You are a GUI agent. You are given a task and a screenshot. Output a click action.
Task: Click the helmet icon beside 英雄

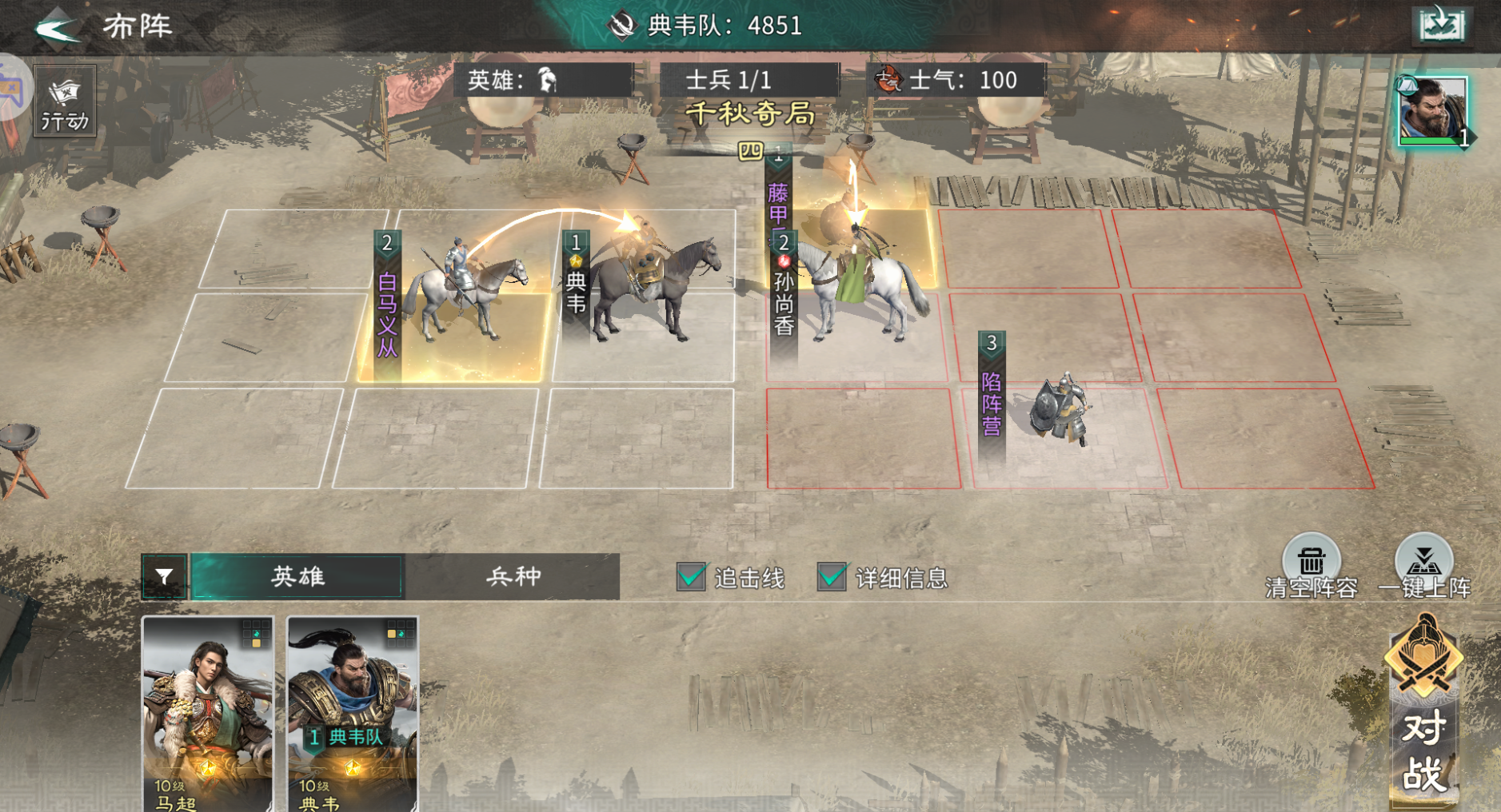(x=548, y=79)
